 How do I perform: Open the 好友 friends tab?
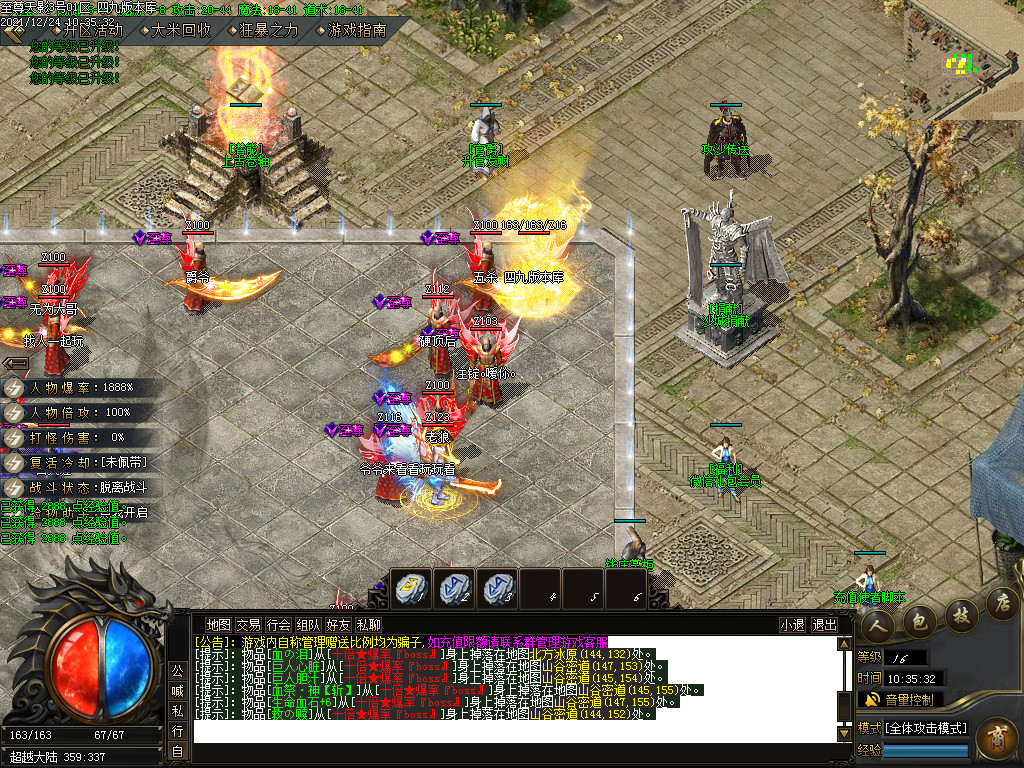tap(338, 625)
